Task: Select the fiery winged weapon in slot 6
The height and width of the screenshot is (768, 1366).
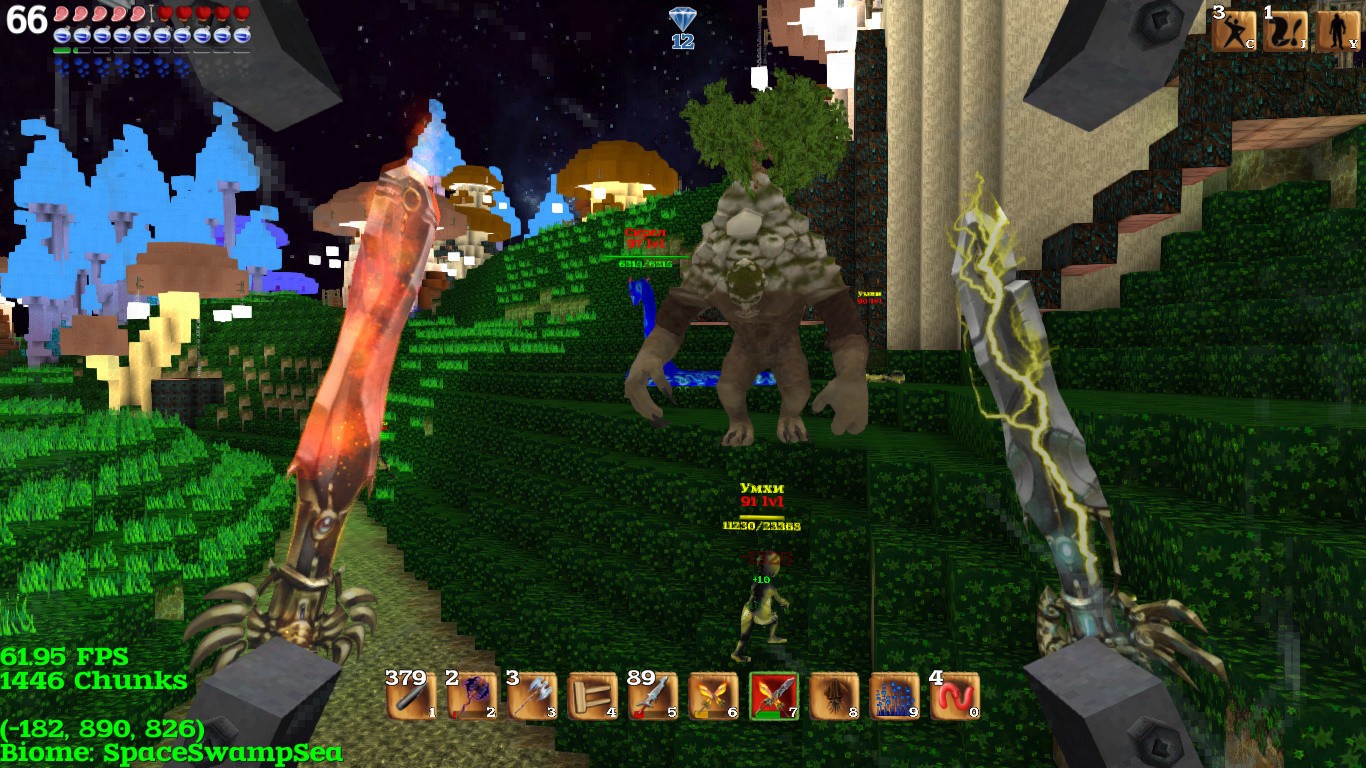Action: coord(713,696)
